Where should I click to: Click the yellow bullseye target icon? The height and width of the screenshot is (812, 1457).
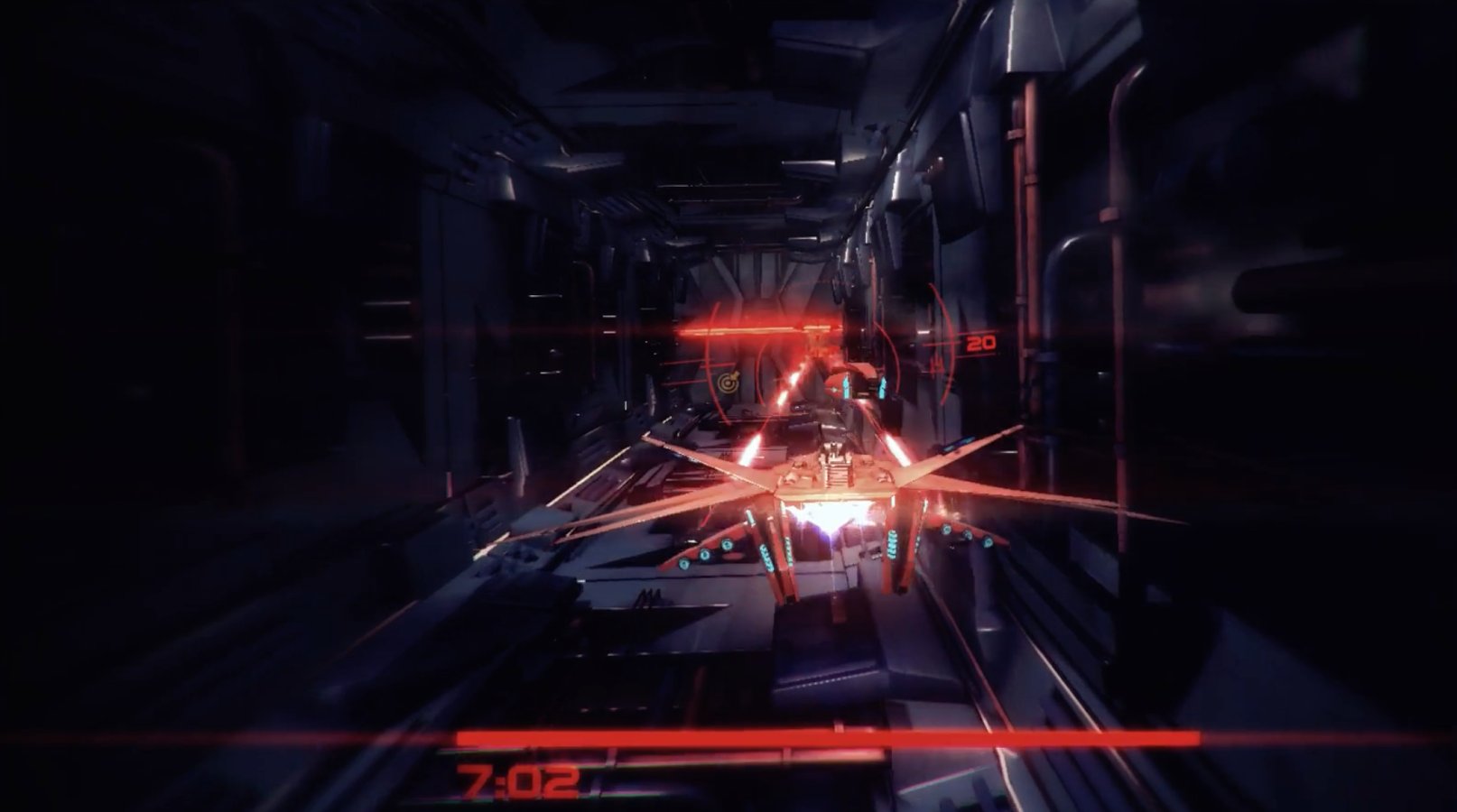728,383
